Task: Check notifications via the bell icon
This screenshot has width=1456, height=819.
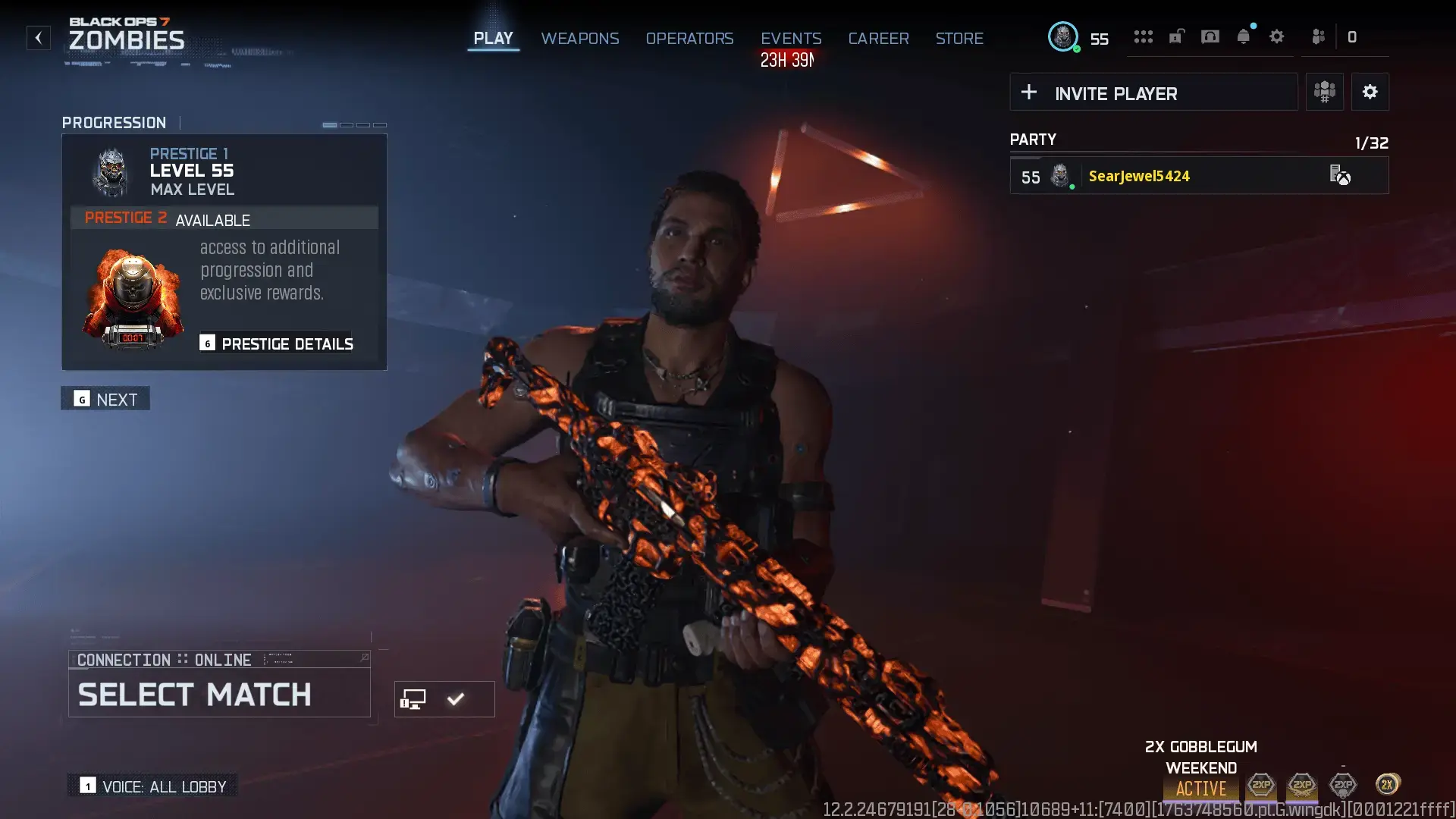Action: 1244,36
